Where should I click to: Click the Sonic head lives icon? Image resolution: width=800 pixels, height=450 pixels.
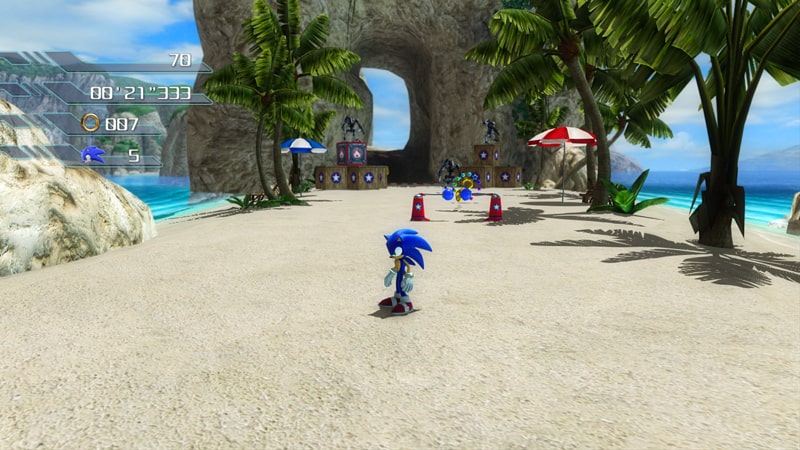point(92,154)
